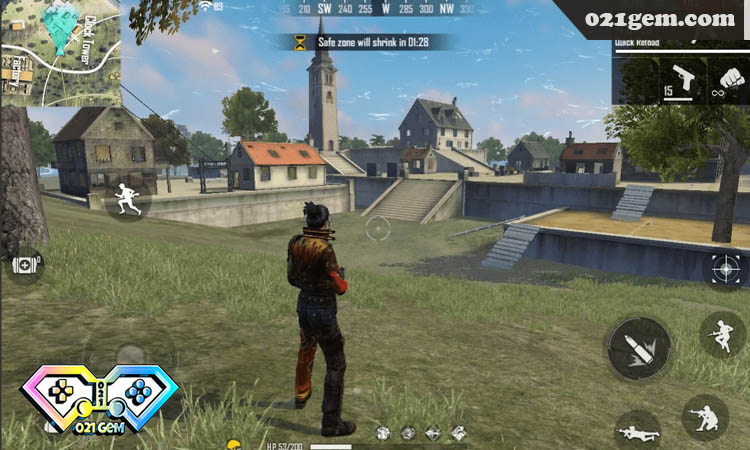The image size is (750, 450).
Task: Crouch using the kneeling soldier button
Action: 704,416
